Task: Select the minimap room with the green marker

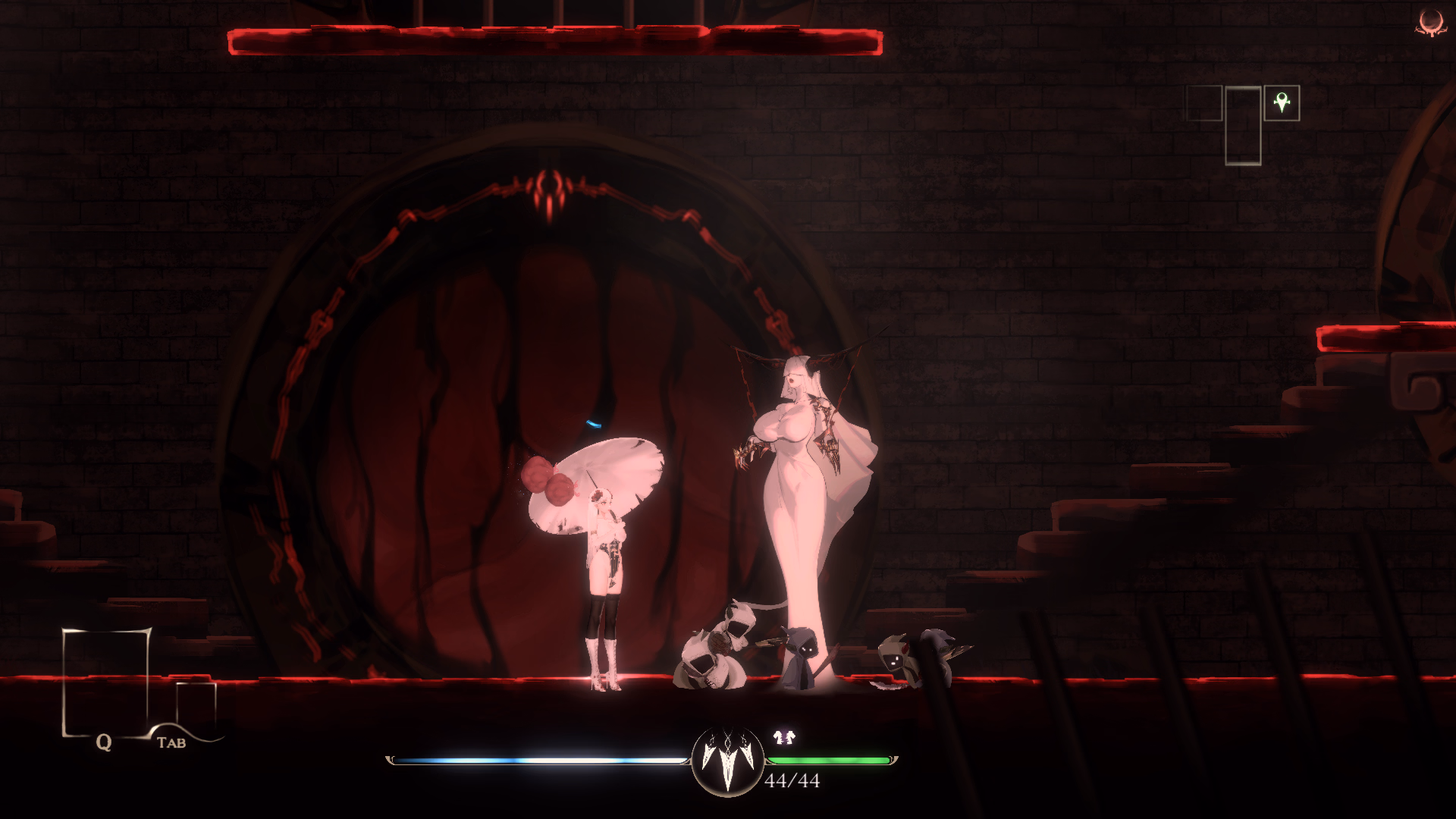Action: click(x=1282, y=103)
